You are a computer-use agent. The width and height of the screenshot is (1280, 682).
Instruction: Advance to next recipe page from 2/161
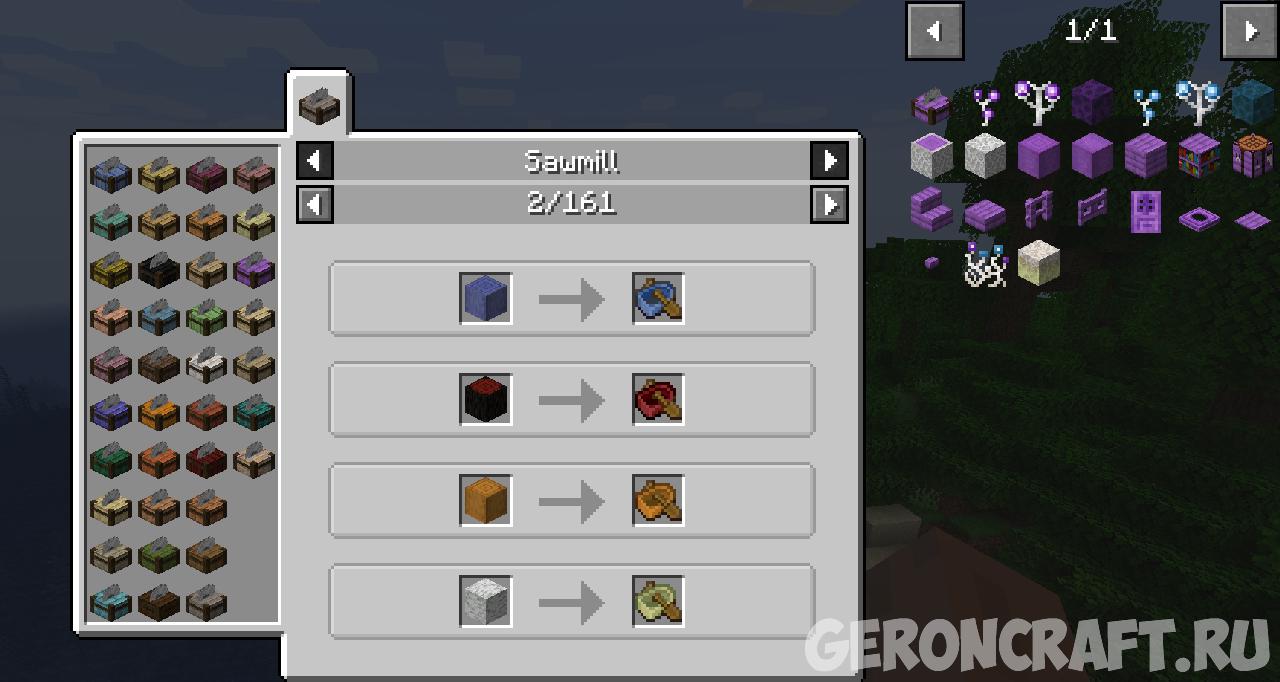pos(829,204)
